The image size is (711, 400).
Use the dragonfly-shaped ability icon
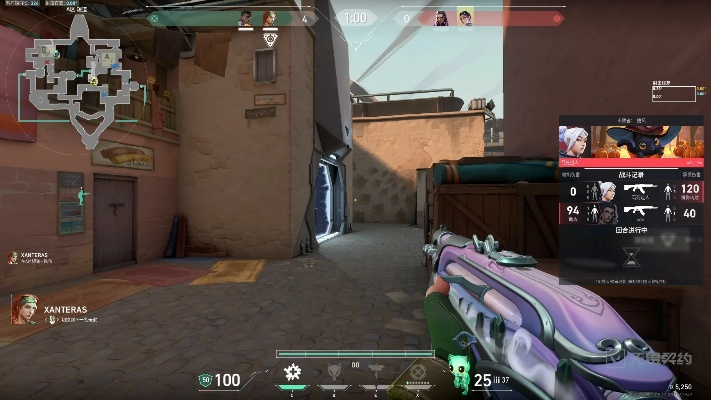point(376,374)
